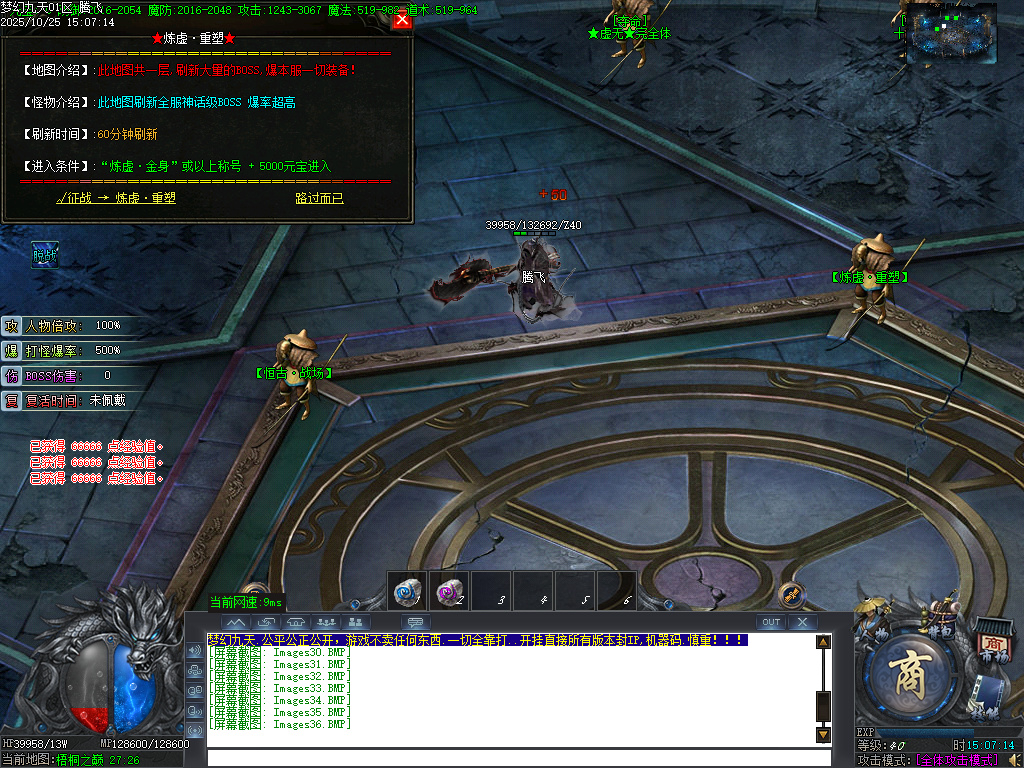Image resolution: width=1024 pixels, height=768 pixels.
Task: Activate the 脱战 button
Action: [45, 255]
